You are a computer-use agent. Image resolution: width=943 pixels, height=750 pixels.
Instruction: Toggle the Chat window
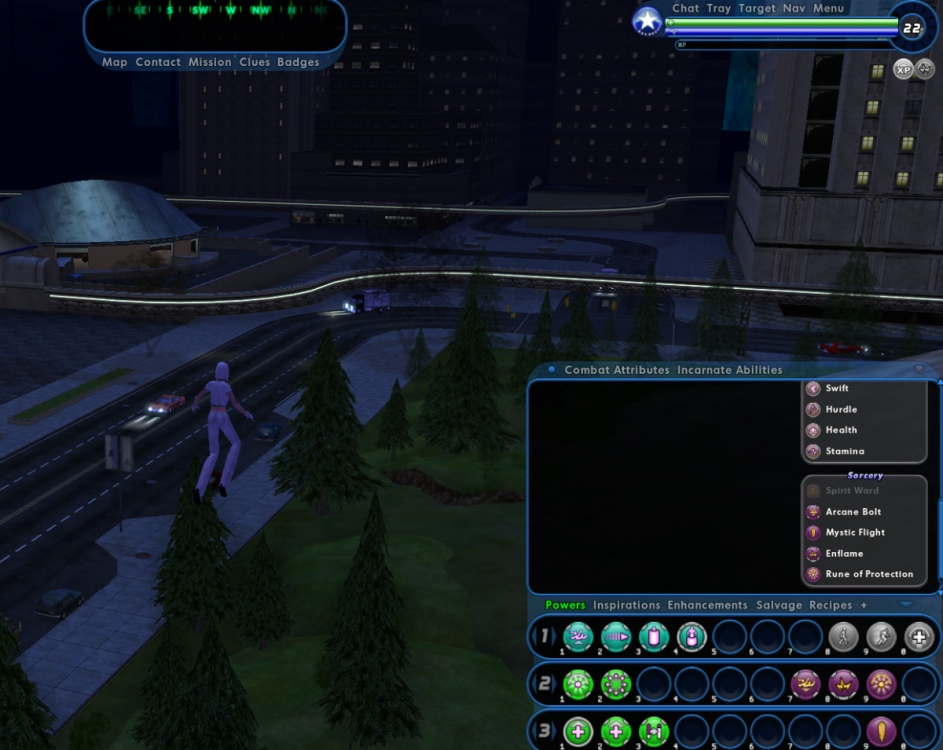pyautogui.click(x=686, y=8)
